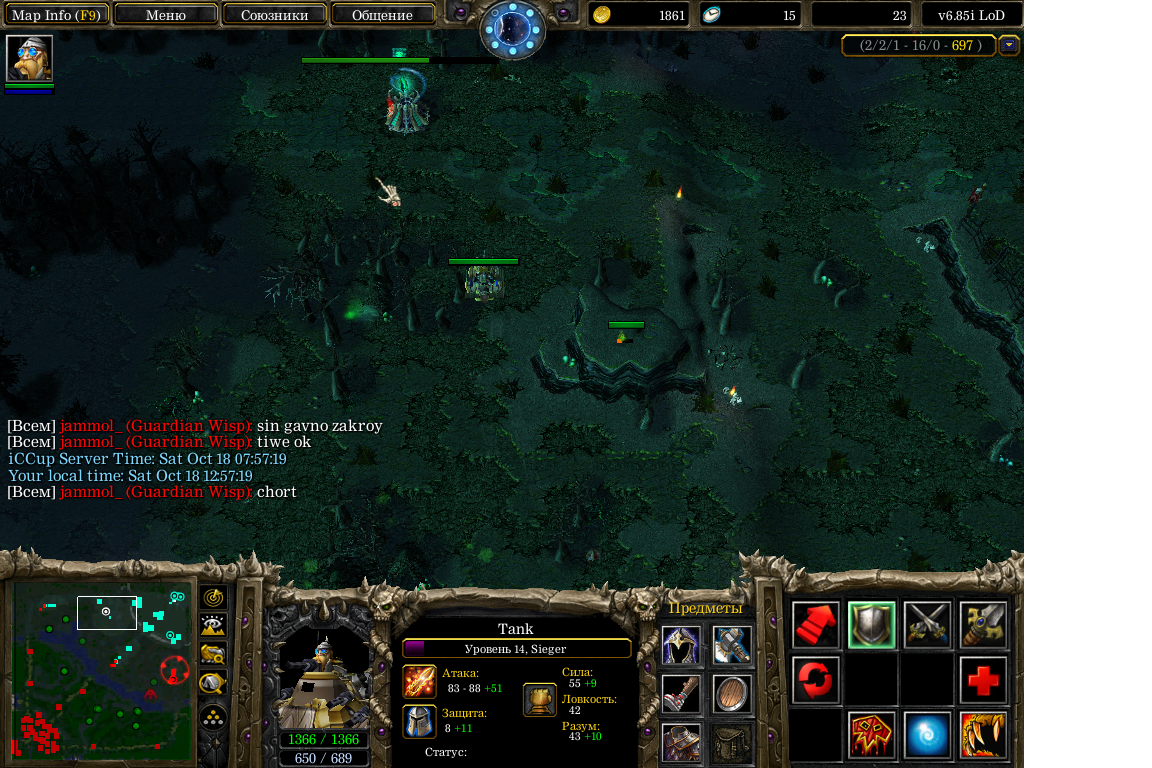The image size is (1152, 768).
Task: Activate the crossed swords Attack command
Action: (928, 625)
